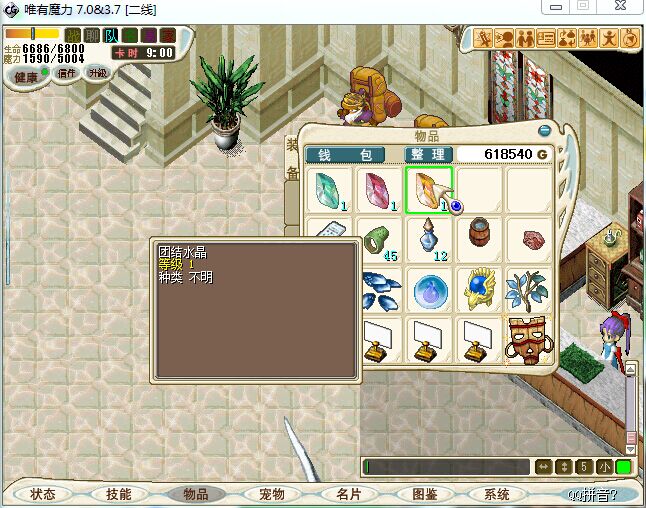Select the wooden barrel item
Screen dimensions: 646x508
(480, 237)
